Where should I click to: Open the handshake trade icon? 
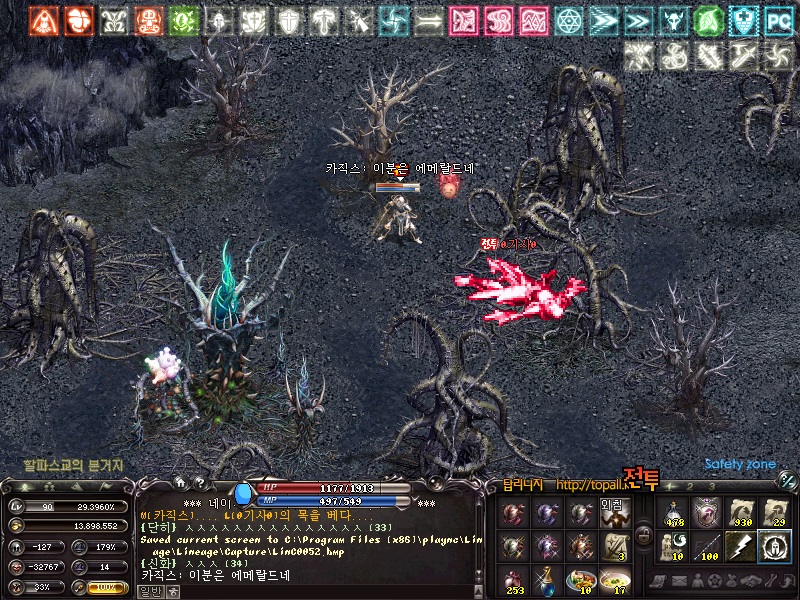pos(746,581)
